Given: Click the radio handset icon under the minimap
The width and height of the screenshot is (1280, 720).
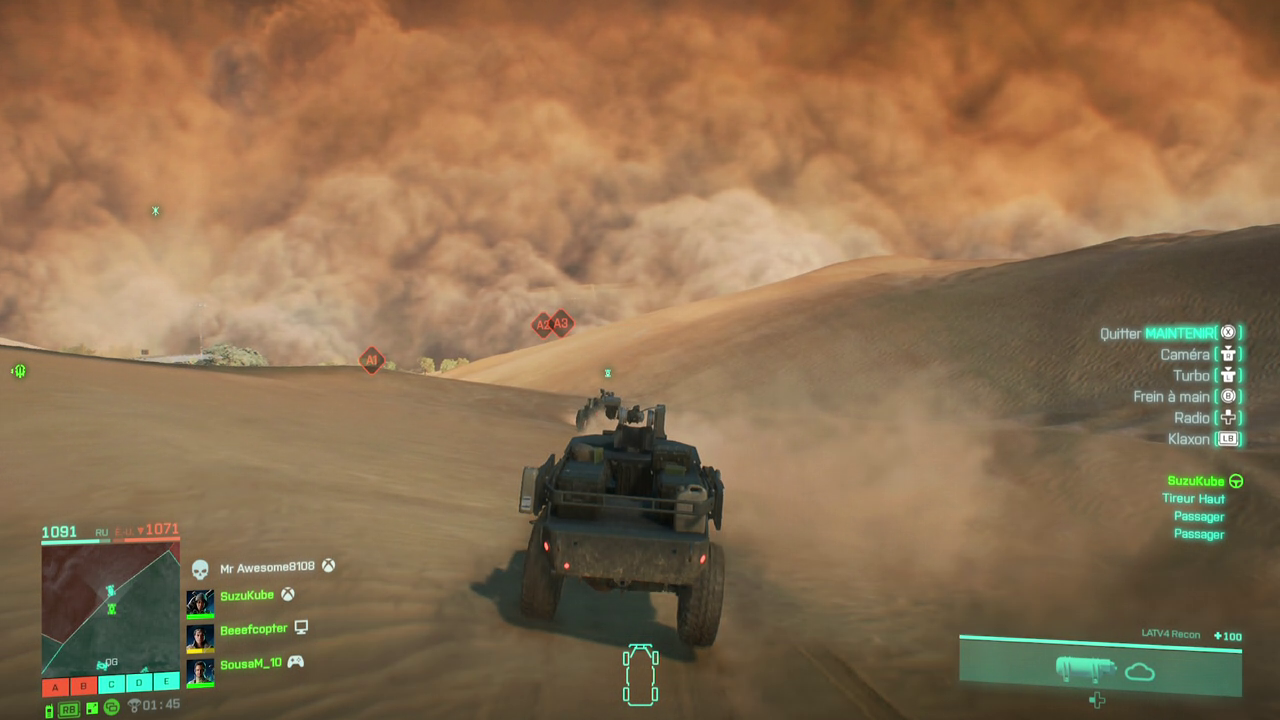Looking at the screenshot, I should [x=48, y=706].
